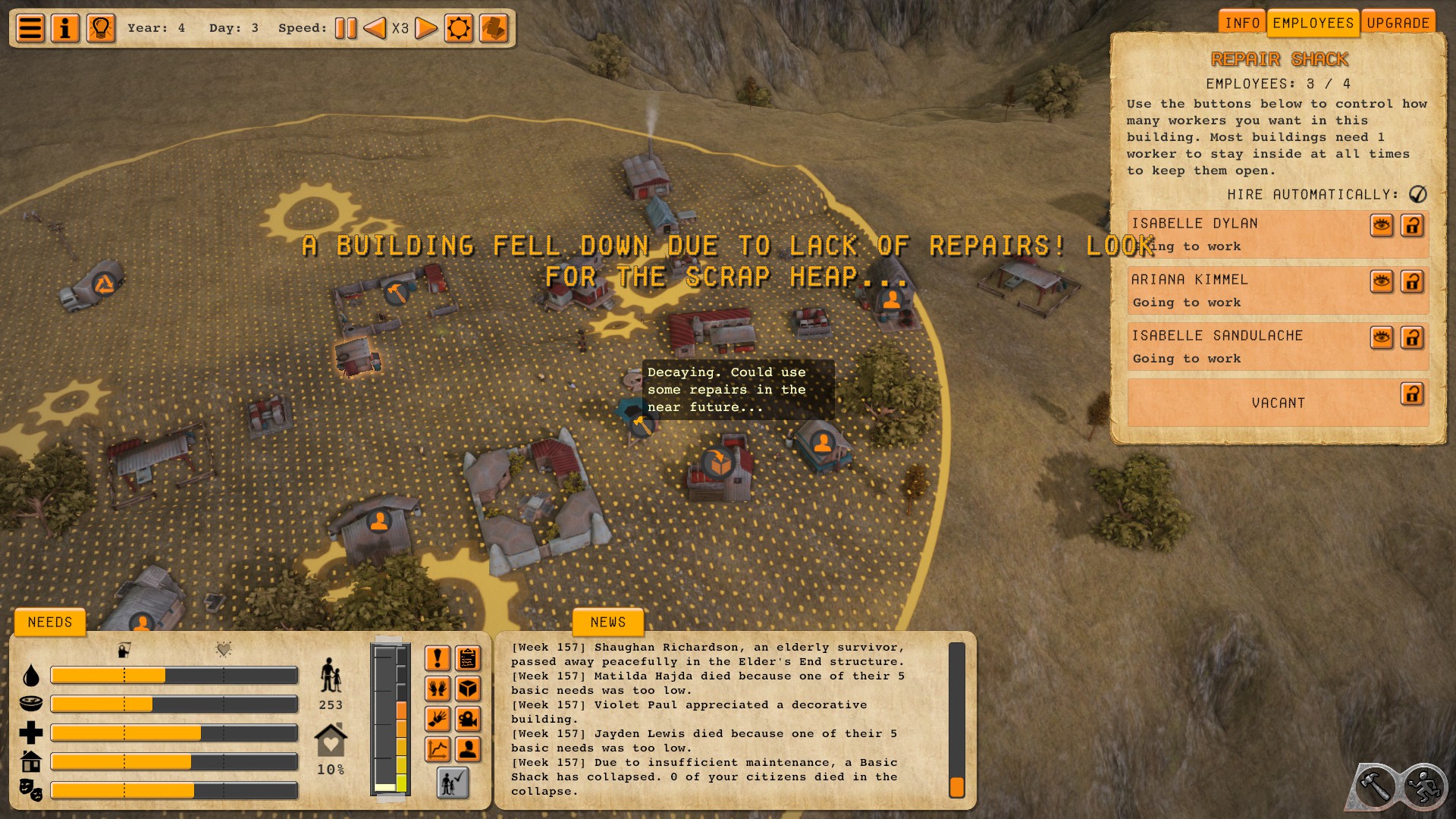Viewport: 1456px width, 819px height.
Task: Switch to the INFO tab
Action: (x=1242, y=23)
